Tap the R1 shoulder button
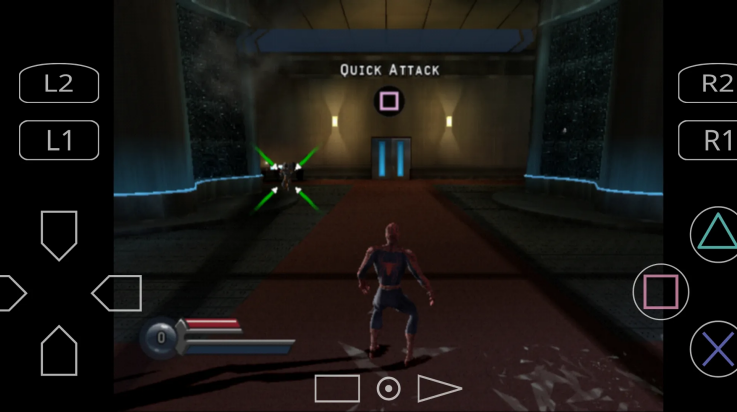 point(710,141)
